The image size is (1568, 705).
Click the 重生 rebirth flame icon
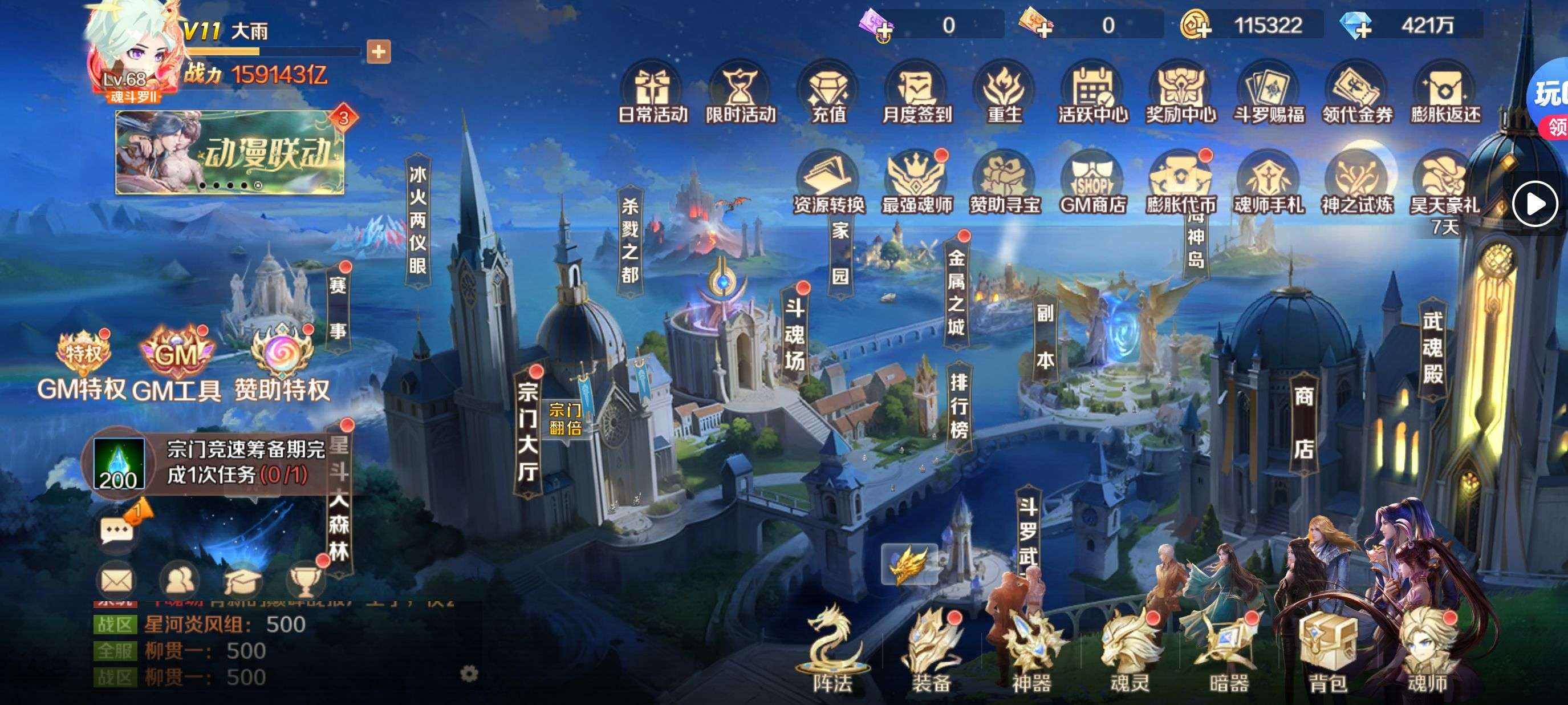pyautogui.click(x=1004, y=92)
